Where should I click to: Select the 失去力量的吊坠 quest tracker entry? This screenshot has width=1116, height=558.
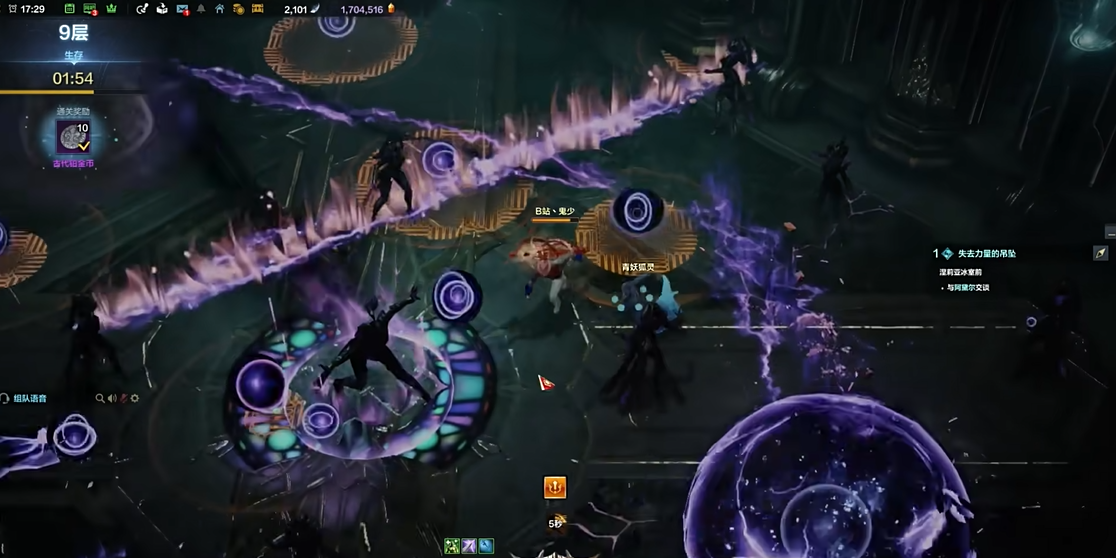tap(986, 254)
